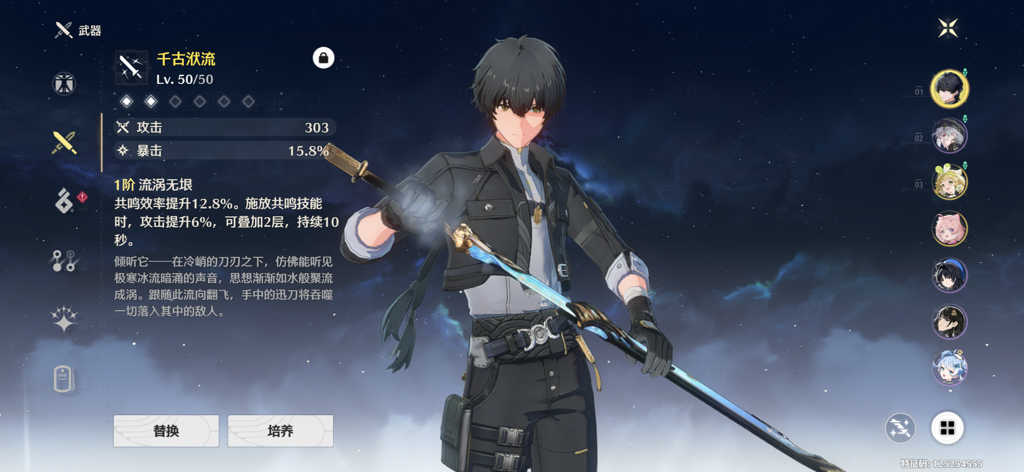Select the crossed-swords weapon tab
The height and width of the screenshot is (472, 1024).
[65, 143]
